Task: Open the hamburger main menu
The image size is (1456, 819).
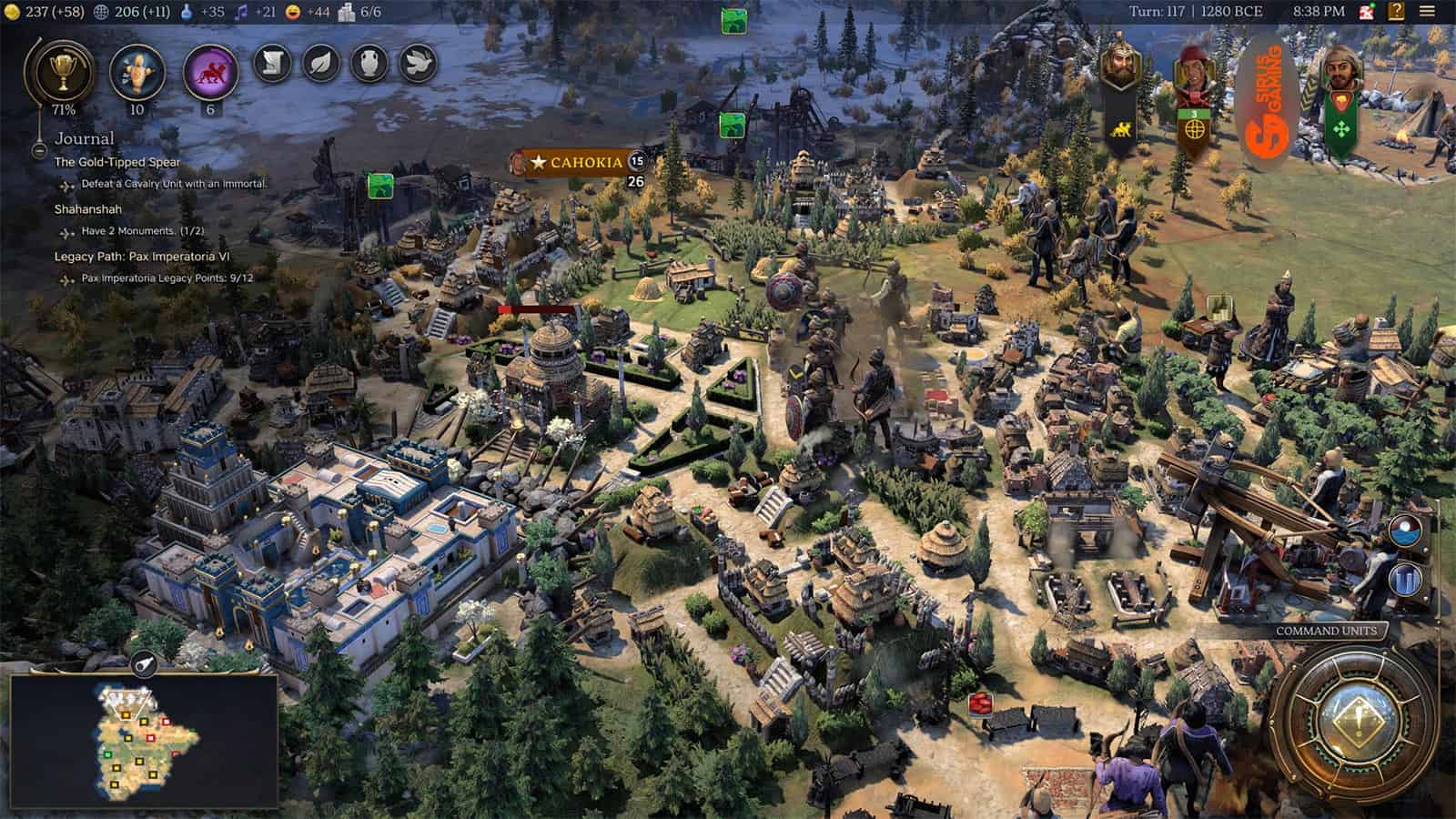Action: [x=1426, y=12]
